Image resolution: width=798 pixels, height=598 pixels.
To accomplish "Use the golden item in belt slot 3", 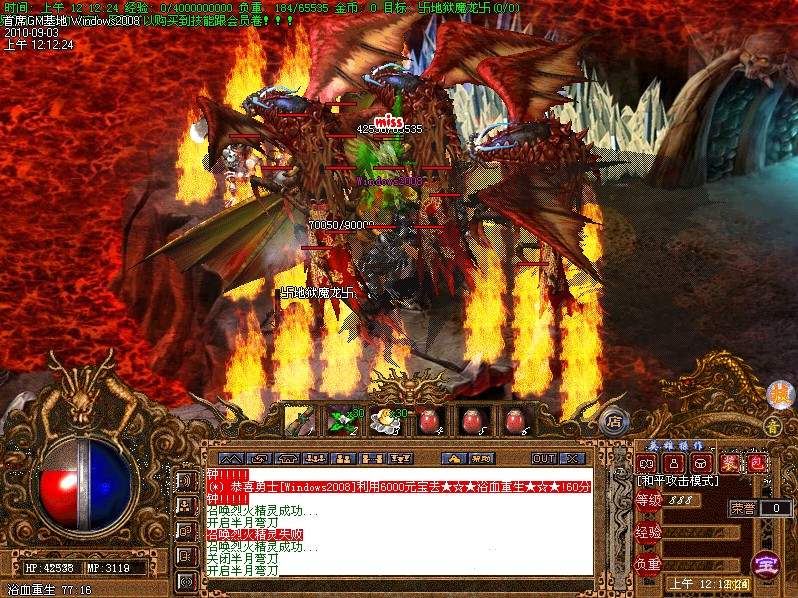I will click(x=384, y=421).
